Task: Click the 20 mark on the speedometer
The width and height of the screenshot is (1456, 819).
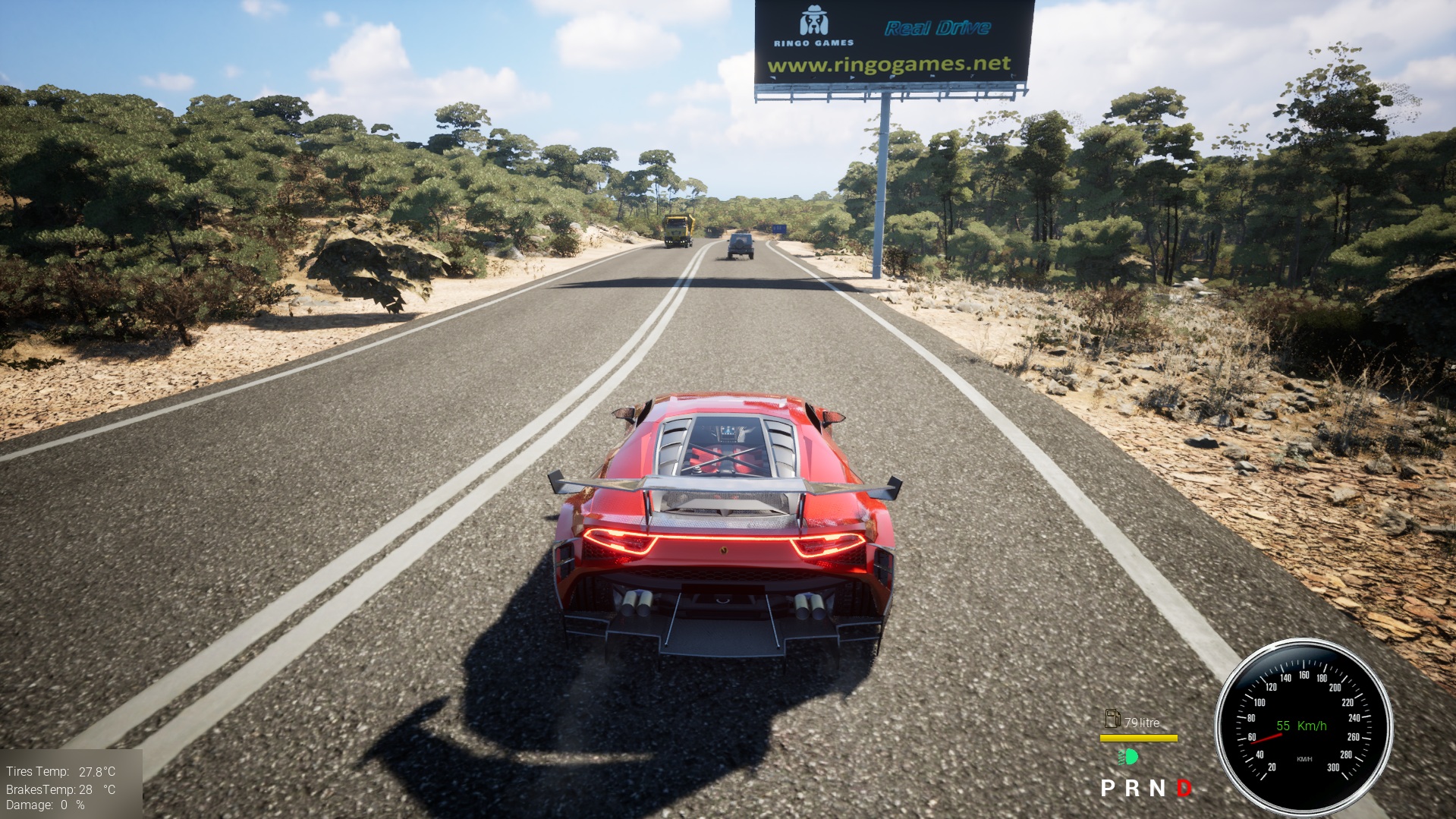Action: tap(1272, 769)
